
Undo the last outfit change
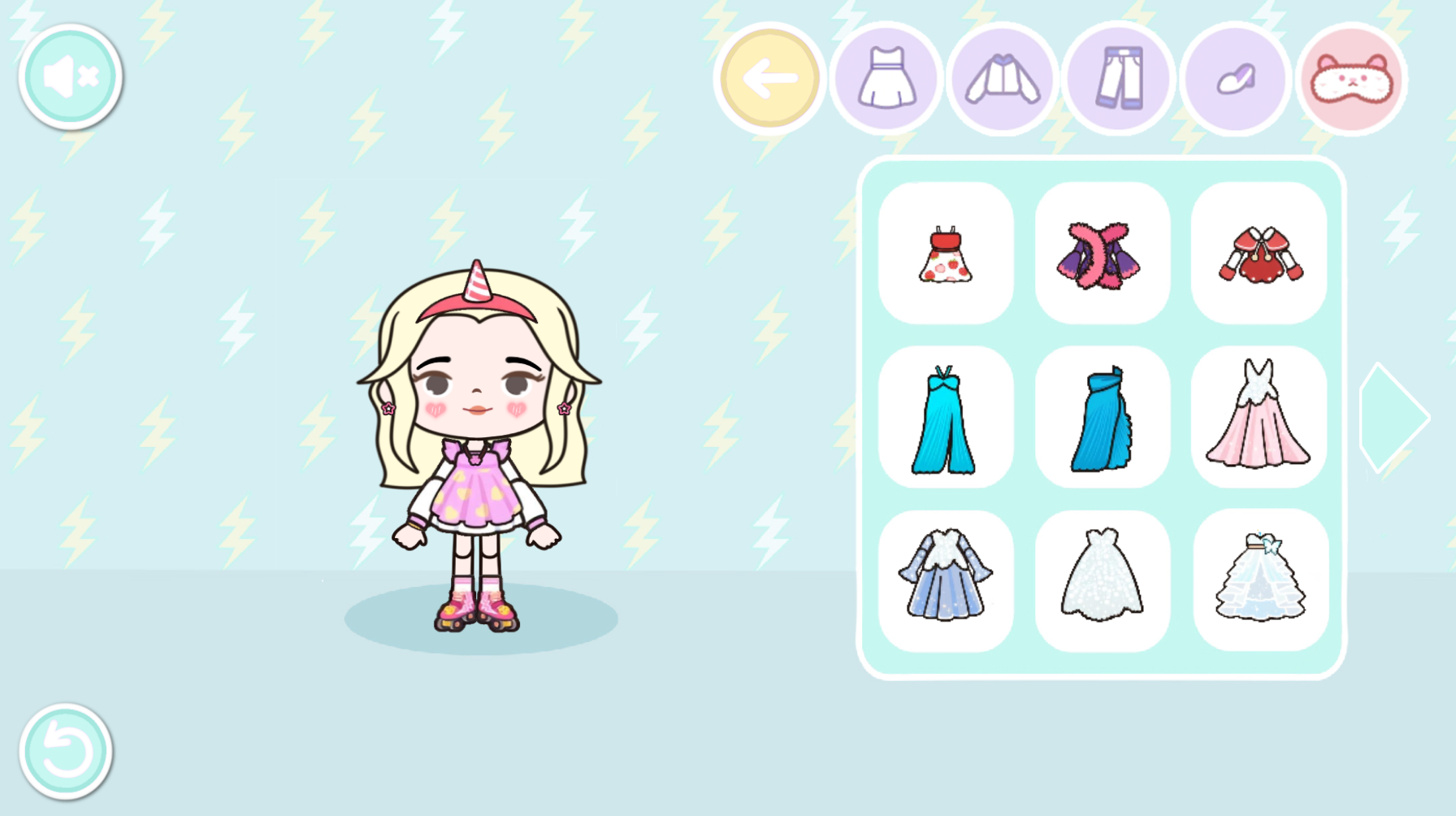[x=65, y=752]
